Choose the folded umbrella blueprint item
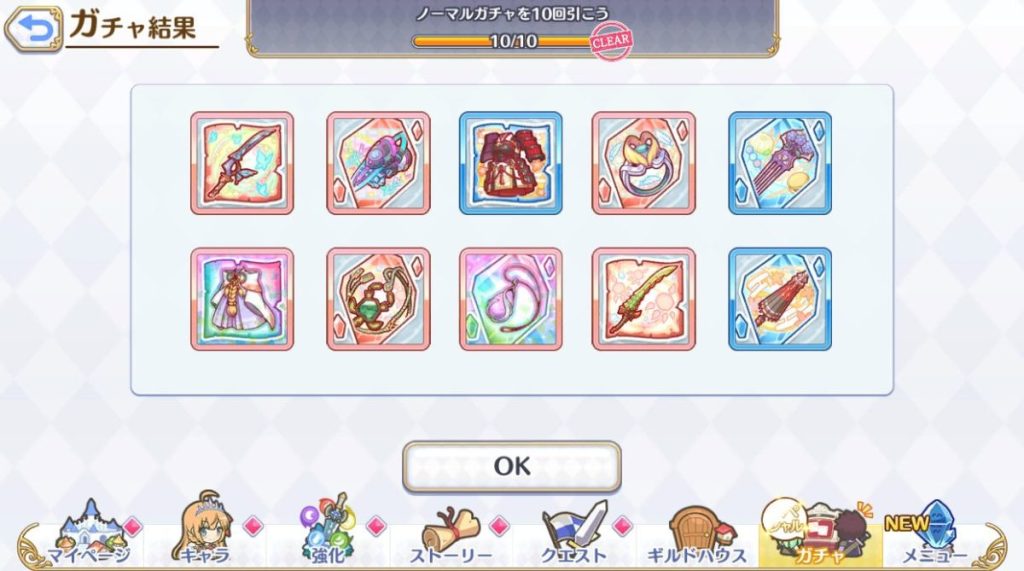 [x=780, y=299]
